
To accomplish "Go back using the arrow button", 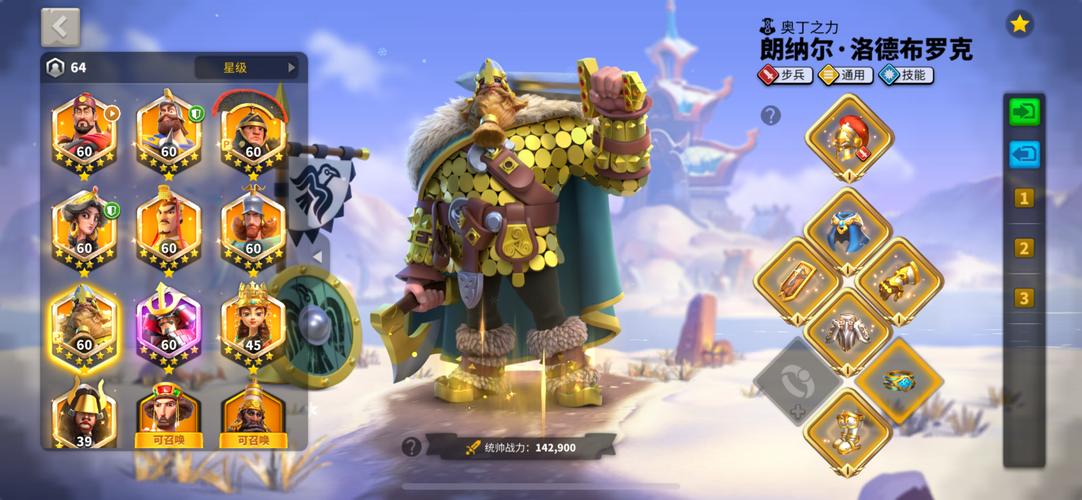I will [60, 27].
